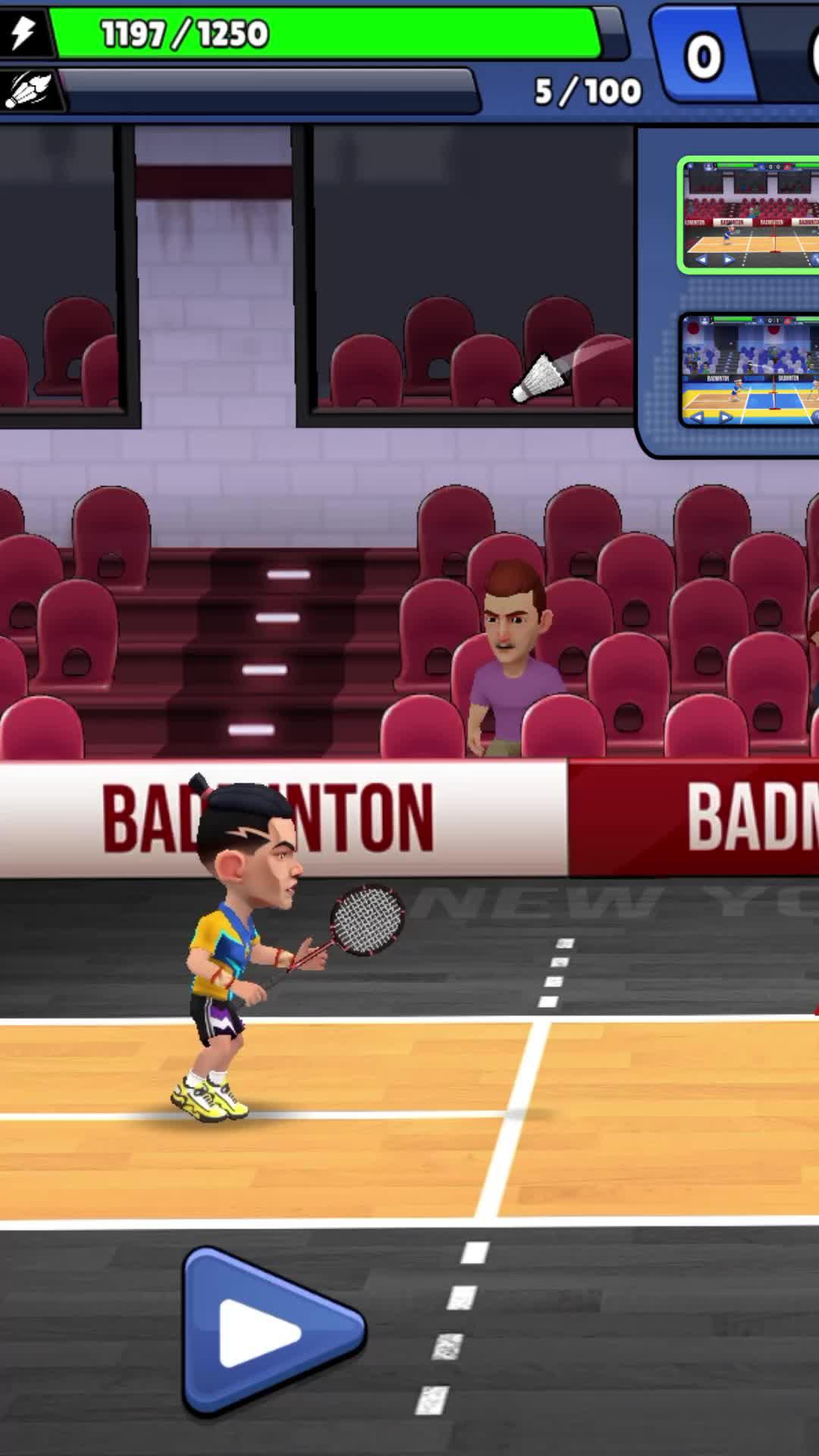Choose the blue court arena thumbnail
Screen dimensions: 819x1456
pos(751,370)
